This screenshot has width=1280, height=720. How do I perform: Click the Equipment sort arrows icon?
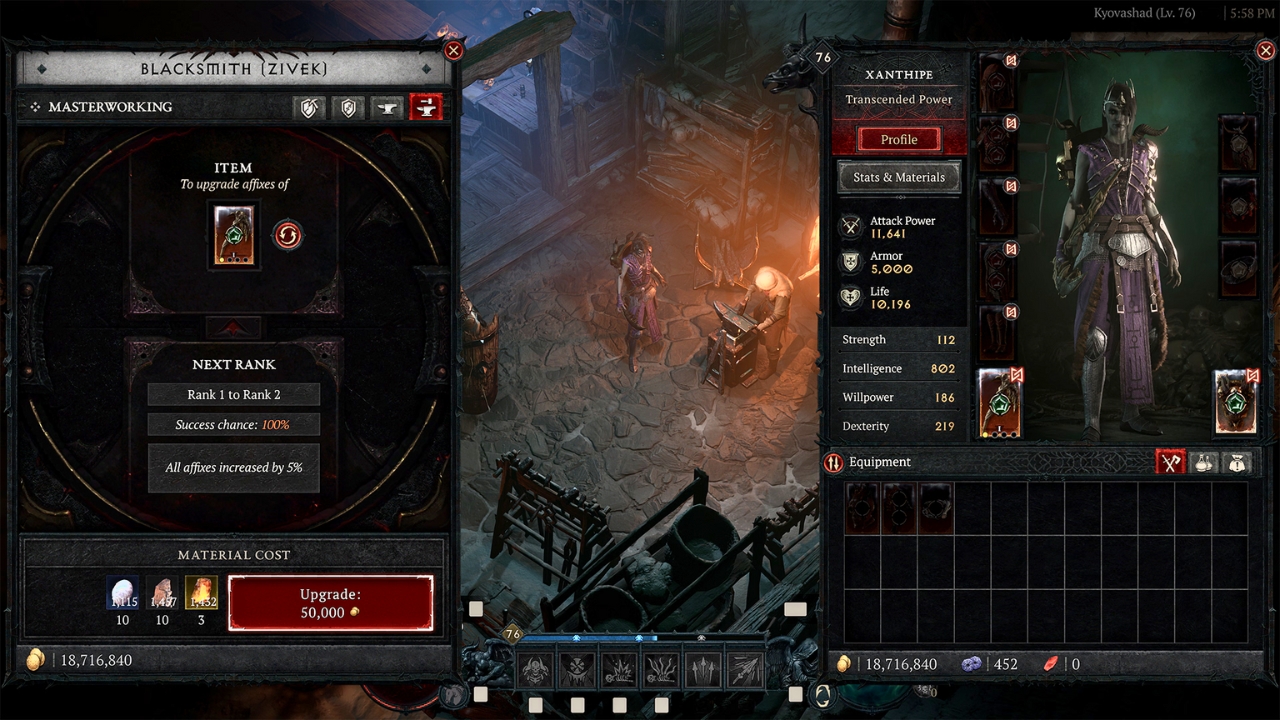833,462
